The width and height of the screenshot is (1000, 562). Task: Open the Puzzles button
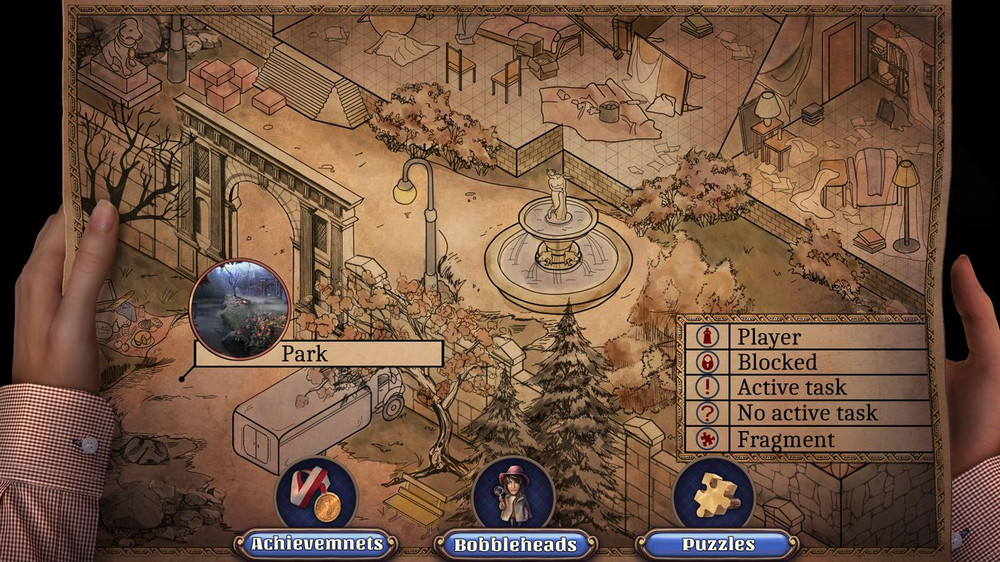pyautogui.click(x=716, y=545)
